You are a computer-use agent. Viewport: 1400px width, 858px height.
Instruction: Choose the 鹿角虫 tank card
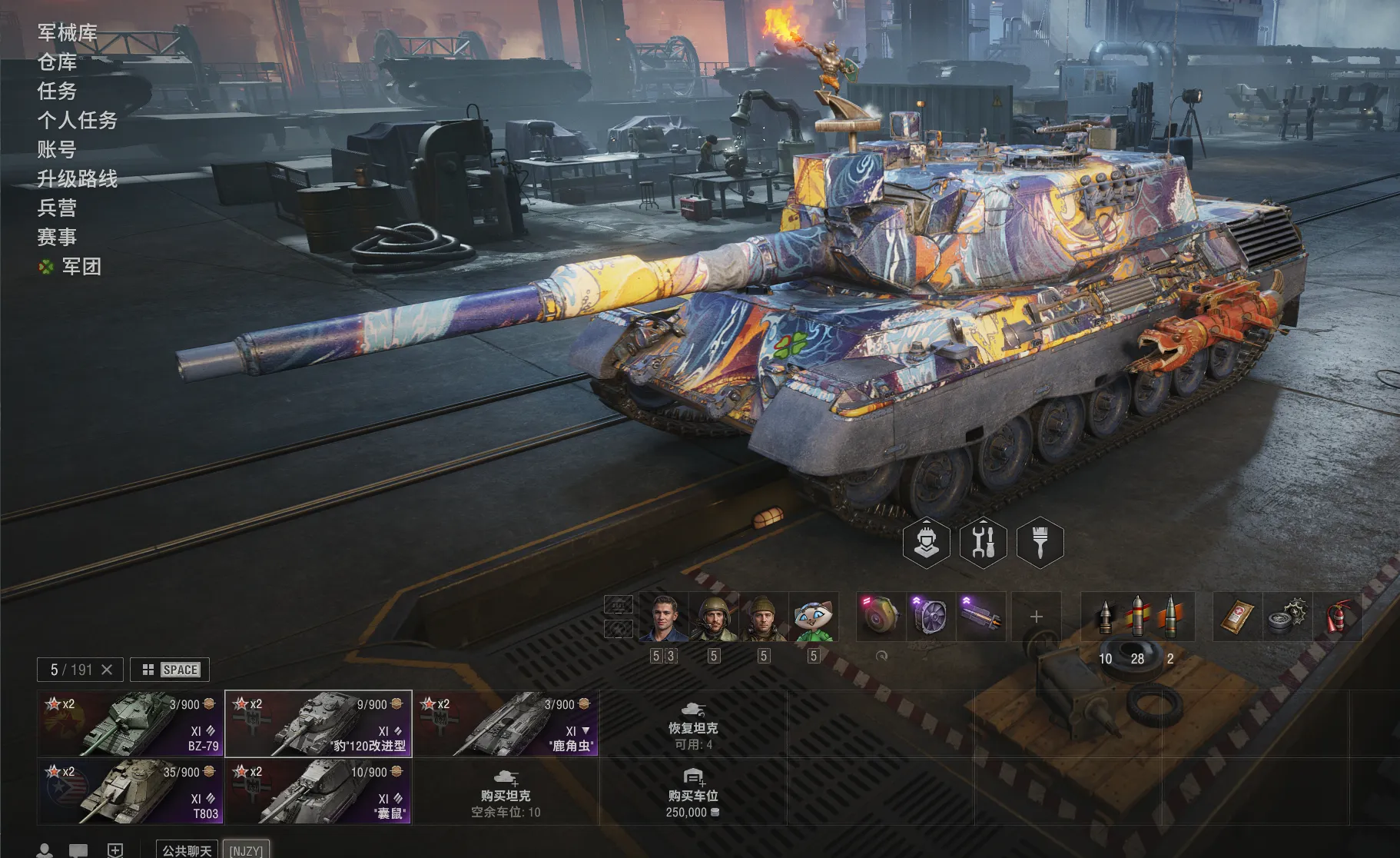pyautogui.click(x=506, y=723)
